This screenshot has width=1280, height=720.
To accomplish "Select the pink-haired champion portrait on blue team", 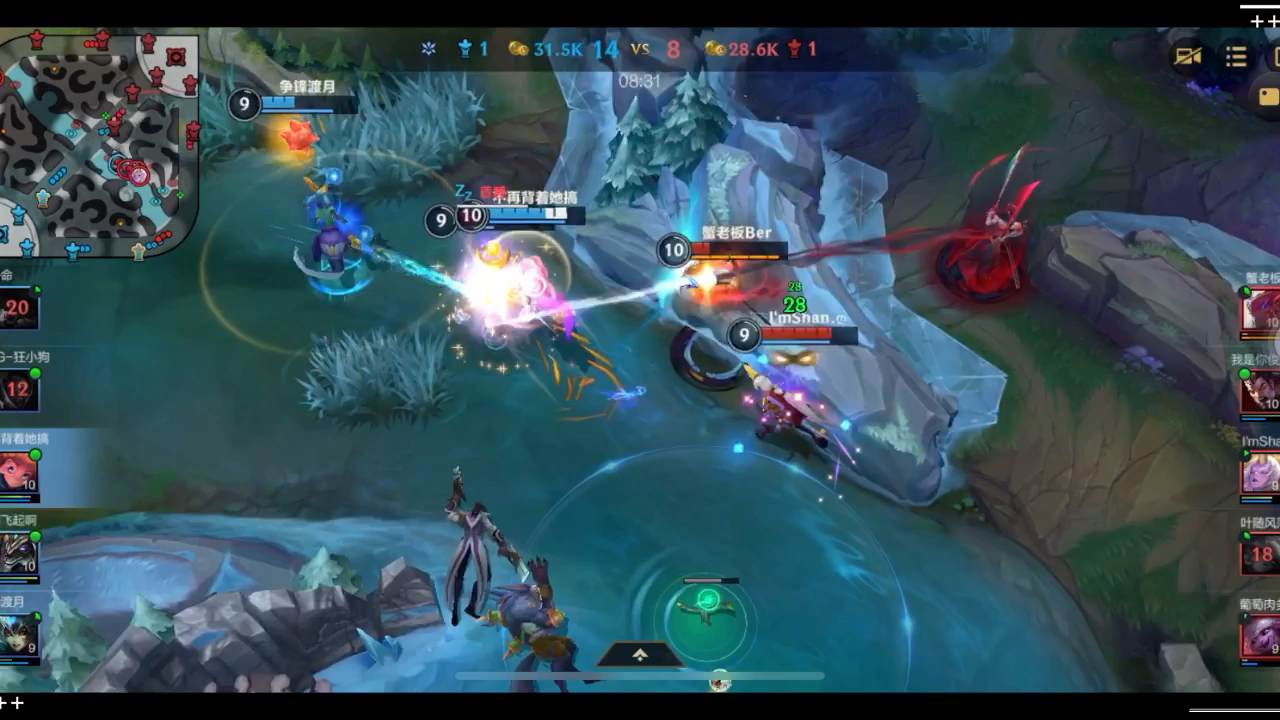I will [19, 472].
